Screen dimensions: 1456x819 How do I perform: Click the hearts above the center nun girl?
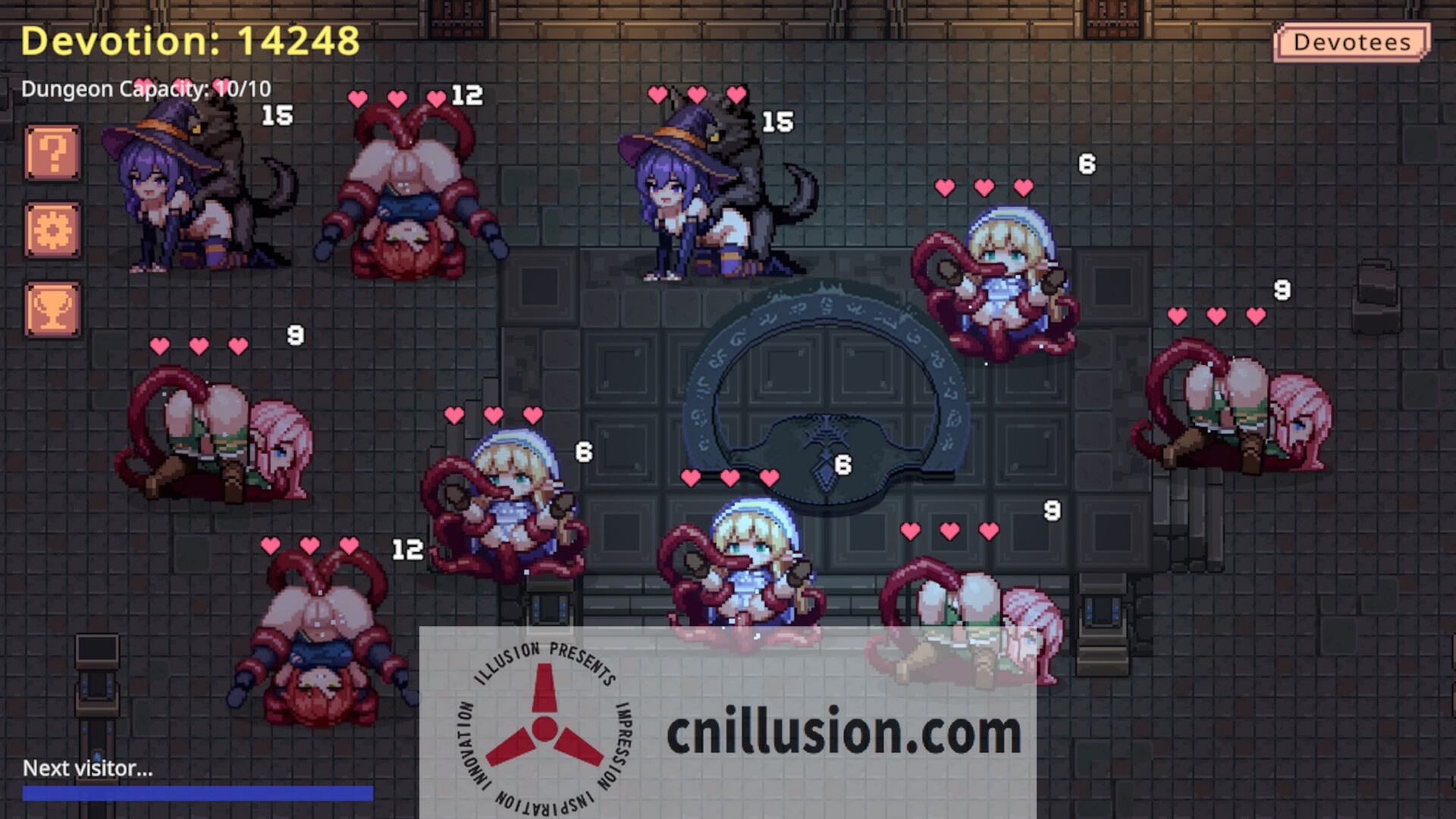[x=730, y=476]
